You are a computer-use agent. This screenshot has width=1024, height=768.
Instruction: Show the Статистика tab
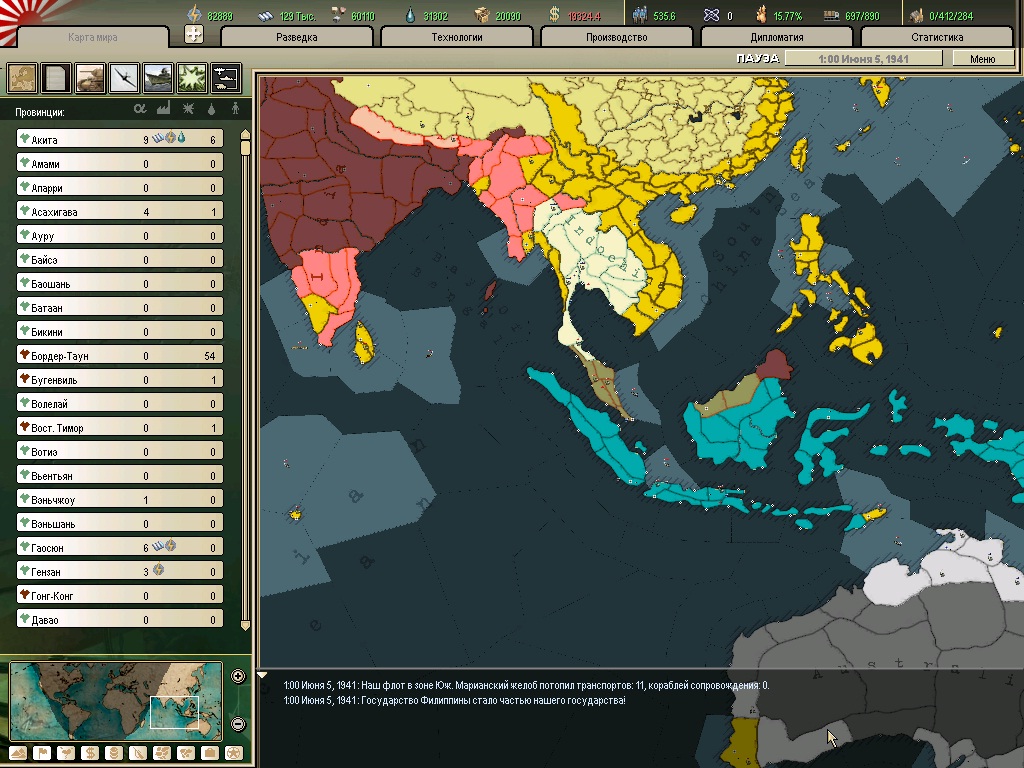[937, 37]
